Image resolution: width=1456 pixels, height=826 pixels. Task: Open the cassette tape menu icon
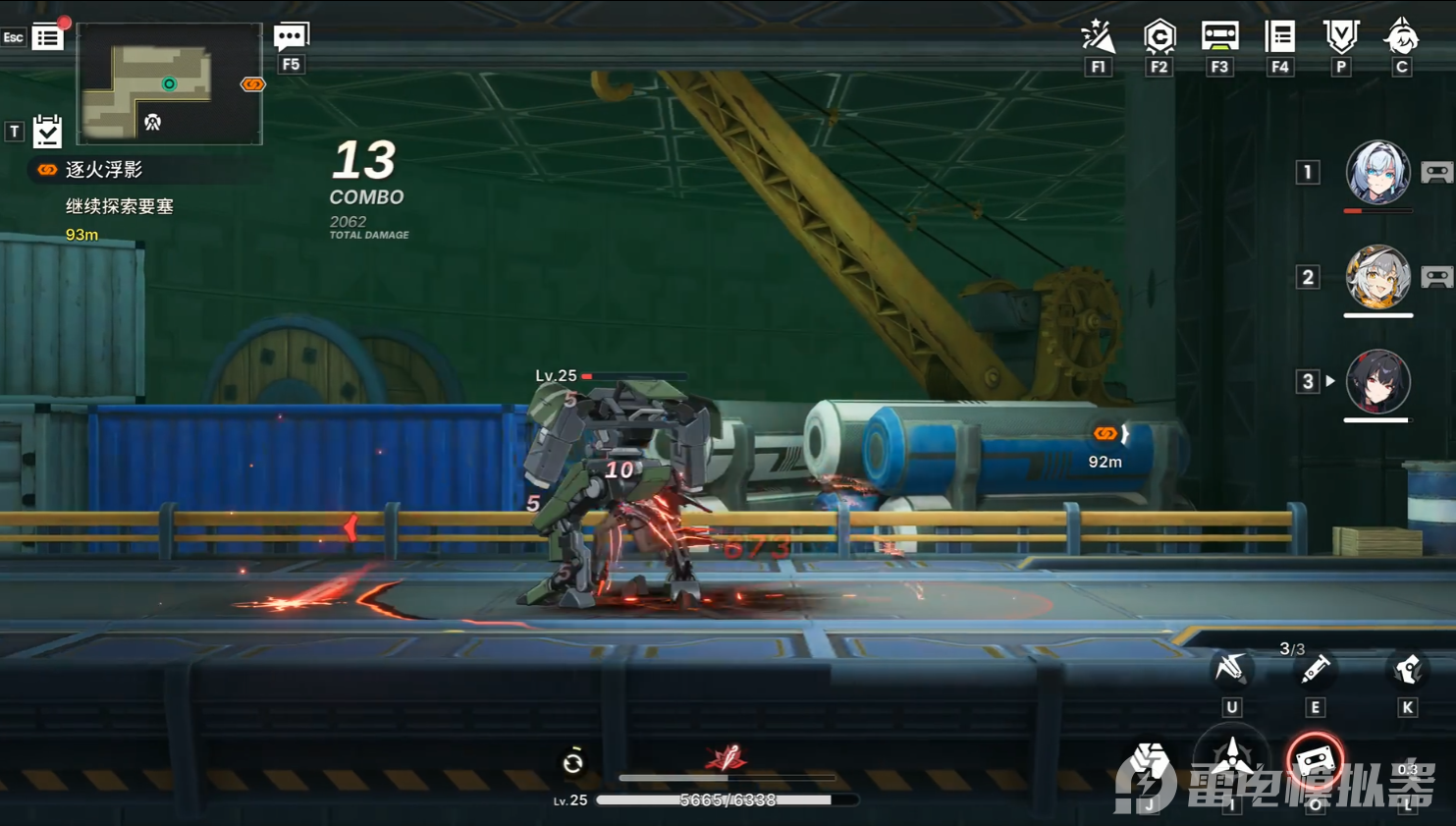point(1219,37)
